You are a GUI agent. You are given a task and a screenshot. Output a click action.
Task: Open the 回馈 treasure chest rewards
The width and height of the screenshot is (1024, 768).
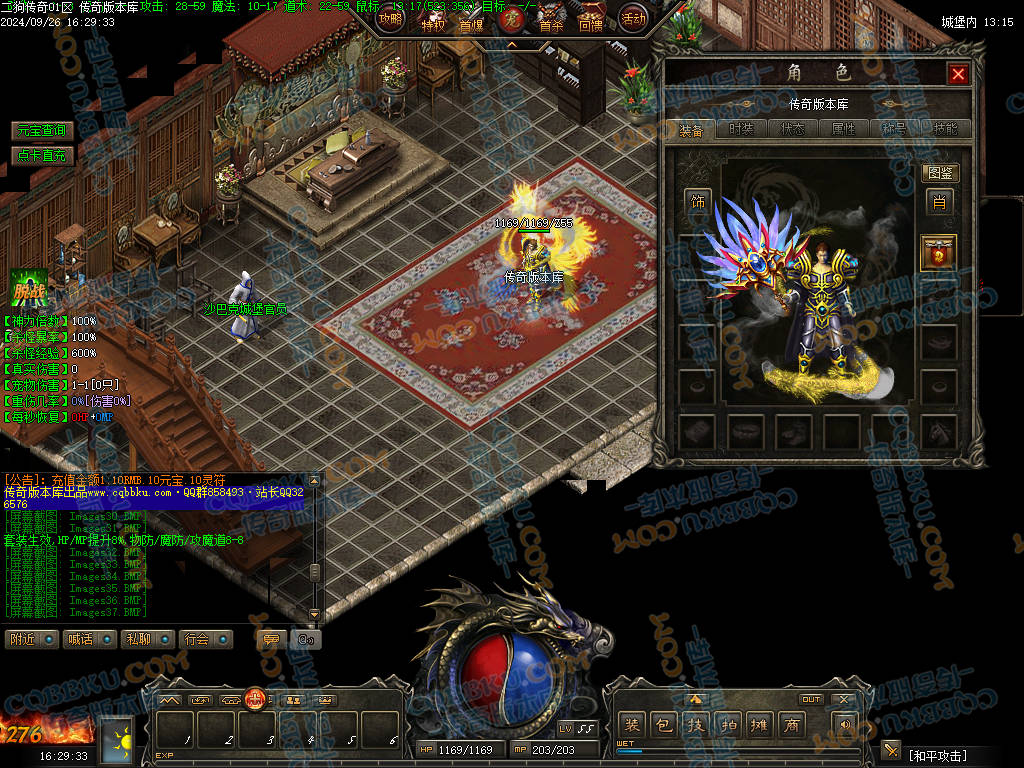point(591,20)
